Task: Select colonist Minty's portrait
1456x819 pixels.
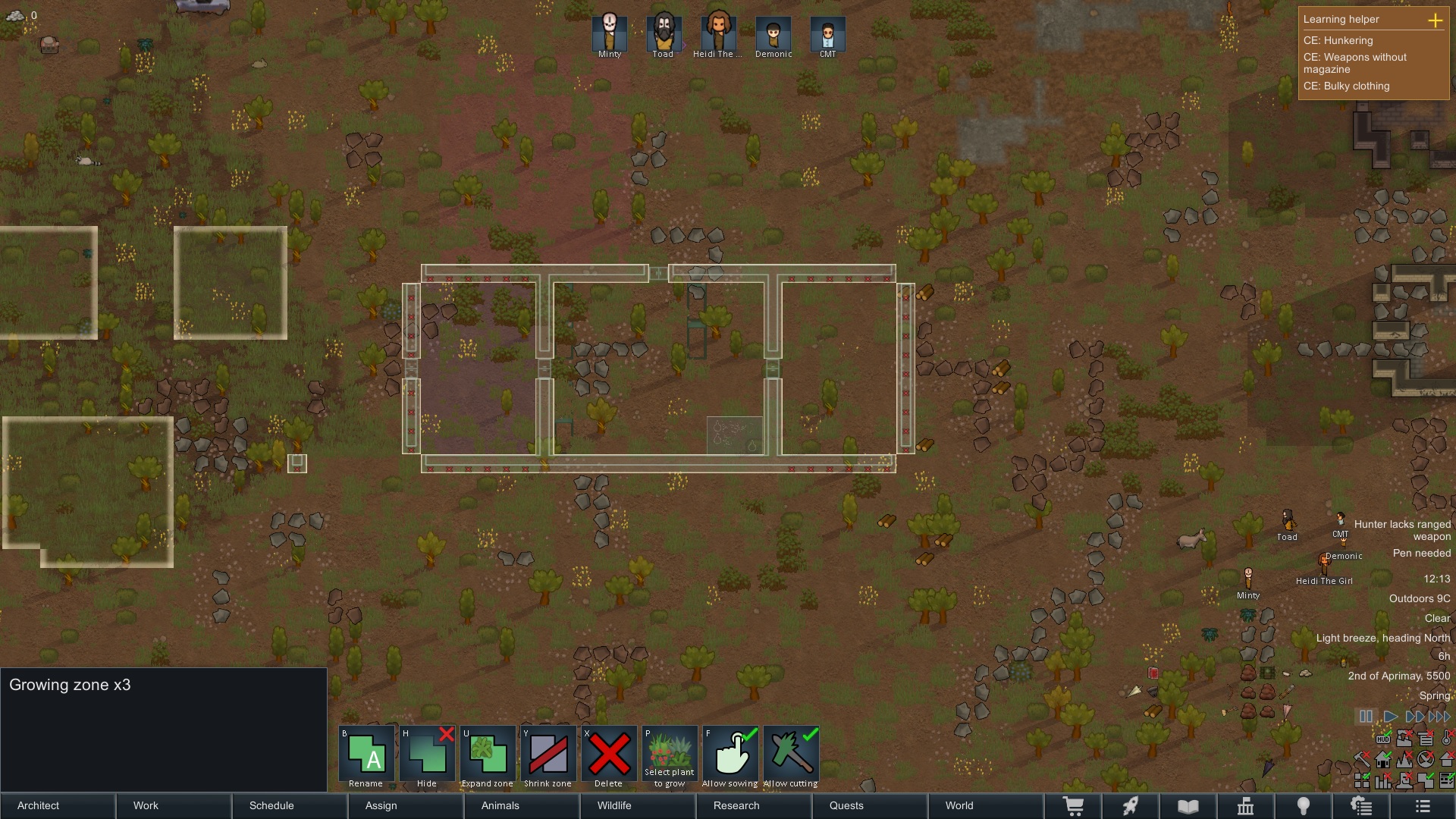Action: [610, 33]
